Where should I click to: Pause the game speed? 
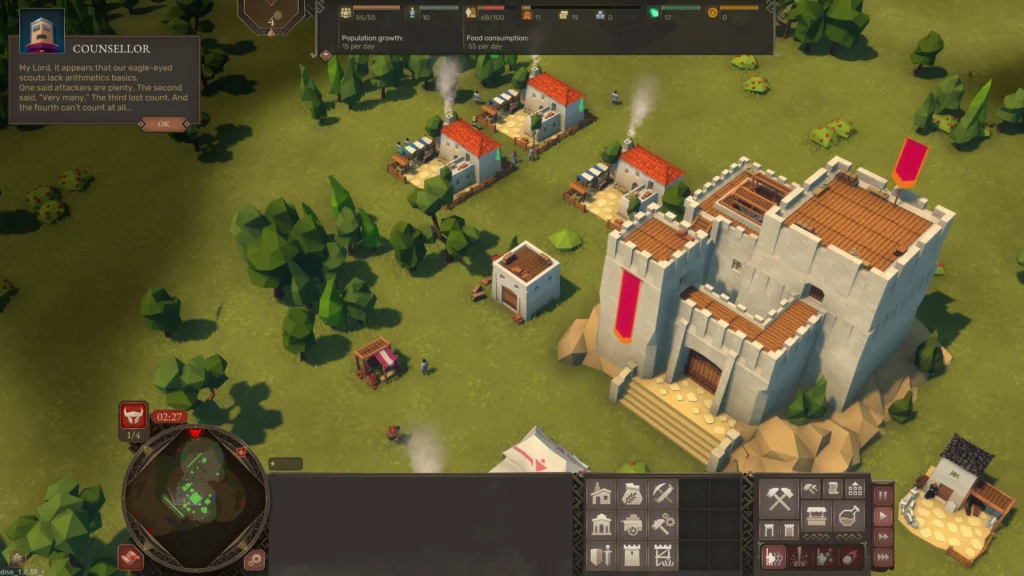click(883, 495)
